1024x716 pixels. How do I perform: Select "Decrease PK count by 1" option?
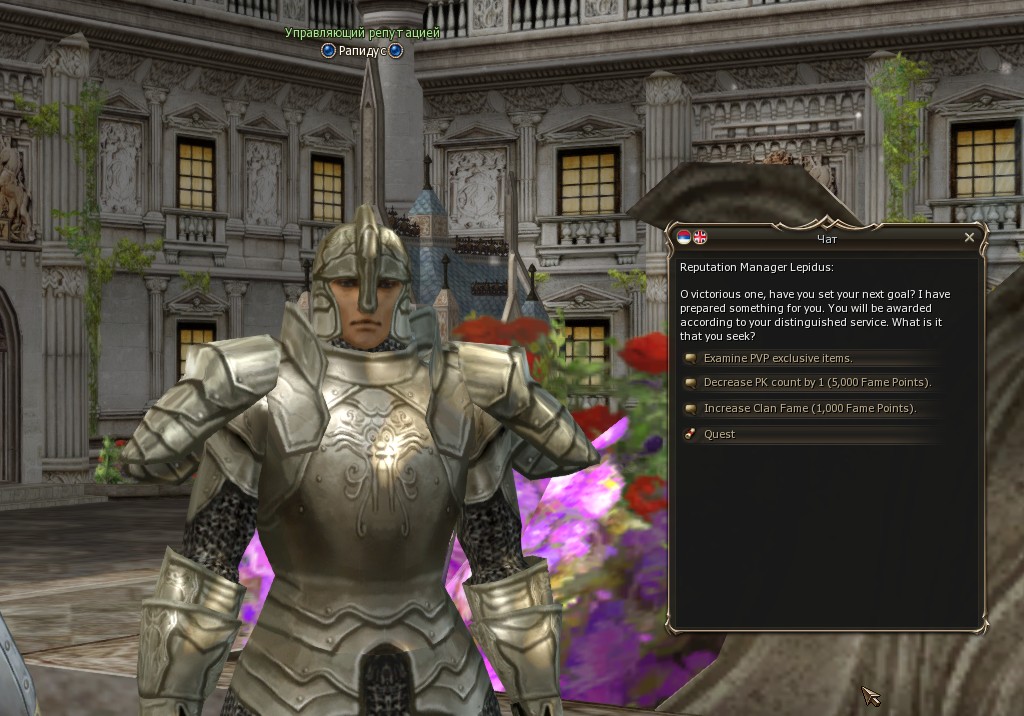click(x=816, y=383)
